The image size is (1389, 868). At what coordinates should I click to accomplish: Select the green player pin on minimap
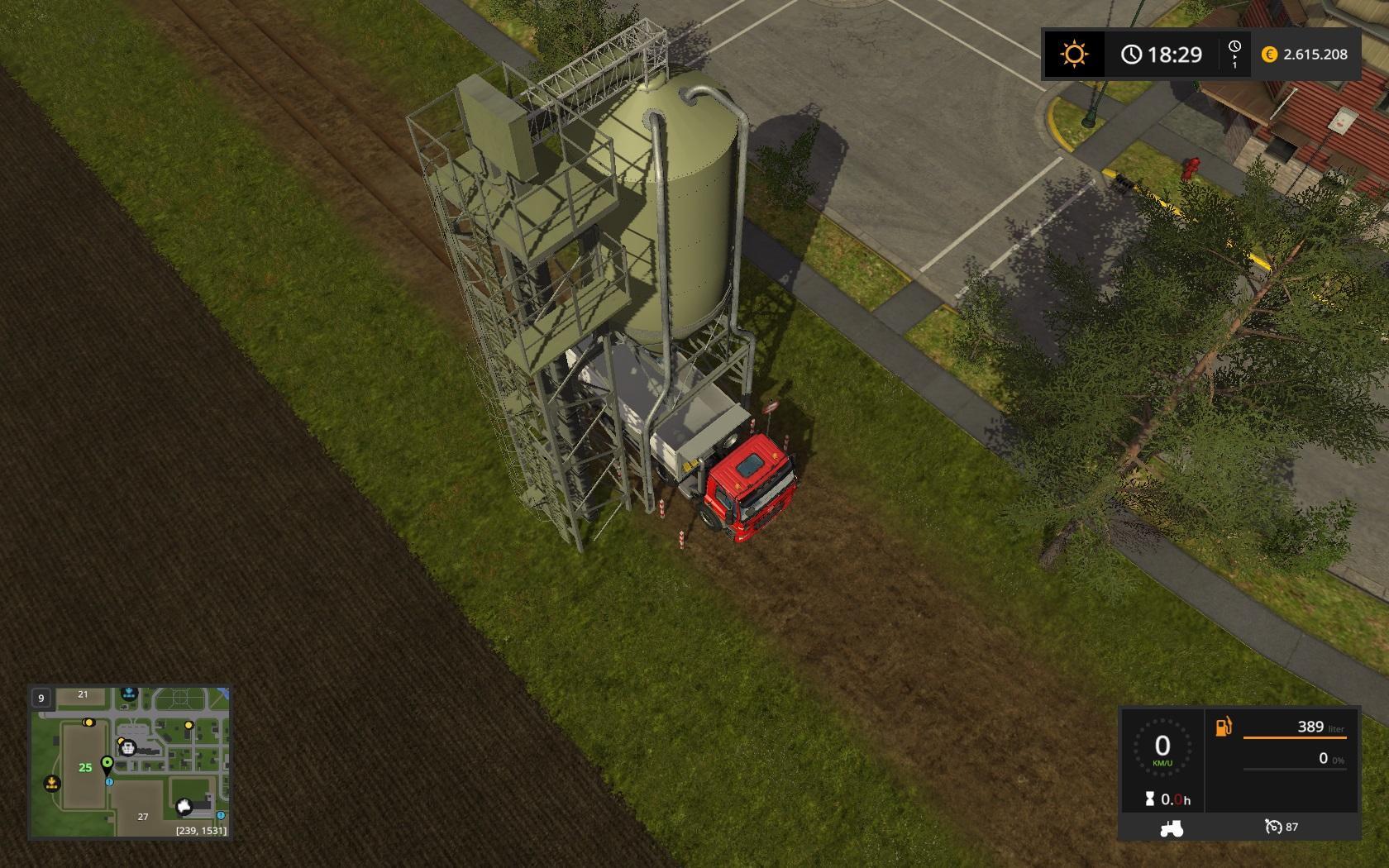107,762
